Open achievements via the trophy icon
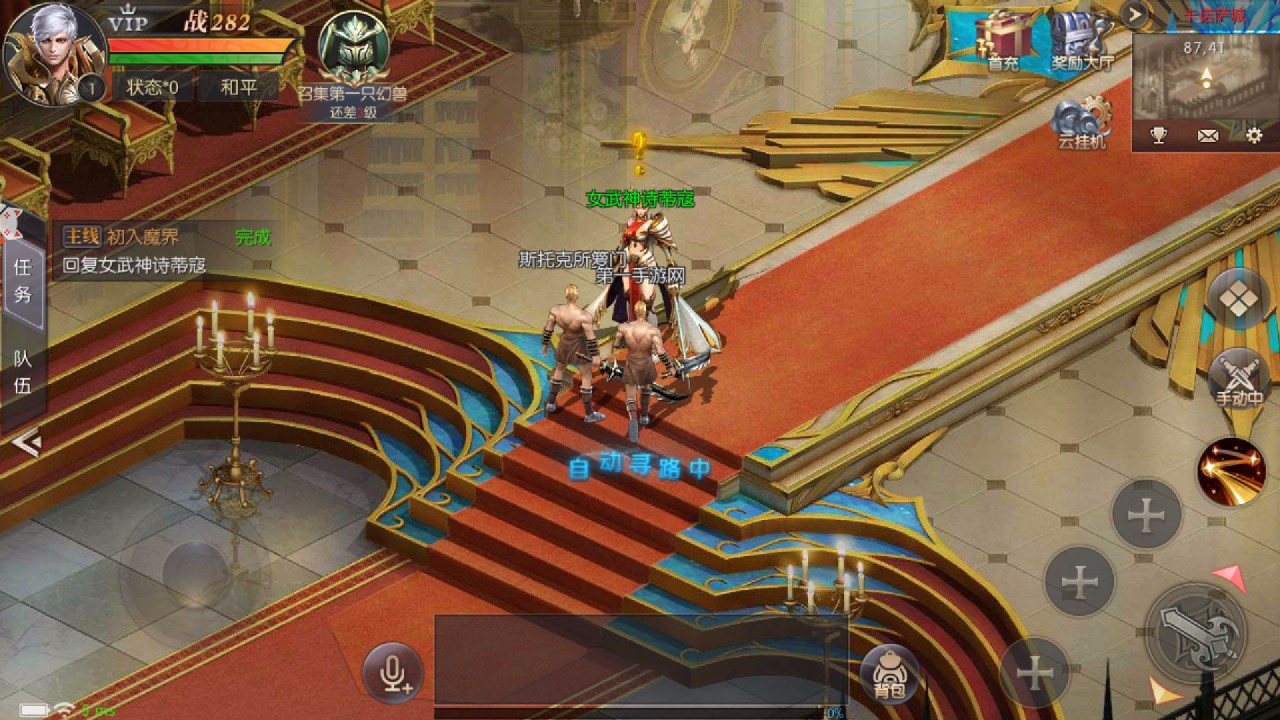 click(x=1158, y=133)
